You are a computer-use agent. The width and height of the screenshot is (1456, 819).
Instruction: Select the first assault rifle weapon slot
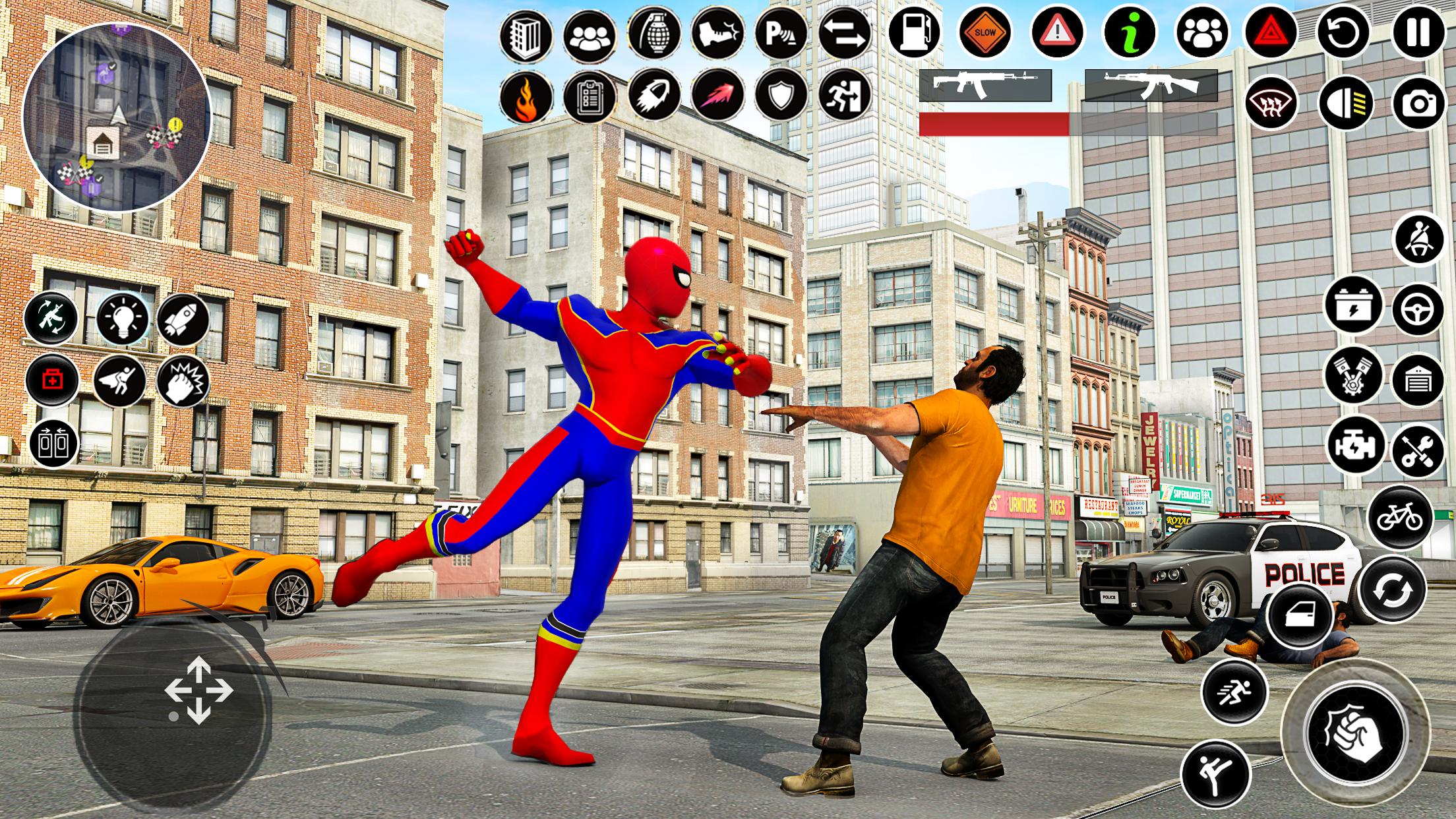tap(978, 85)
